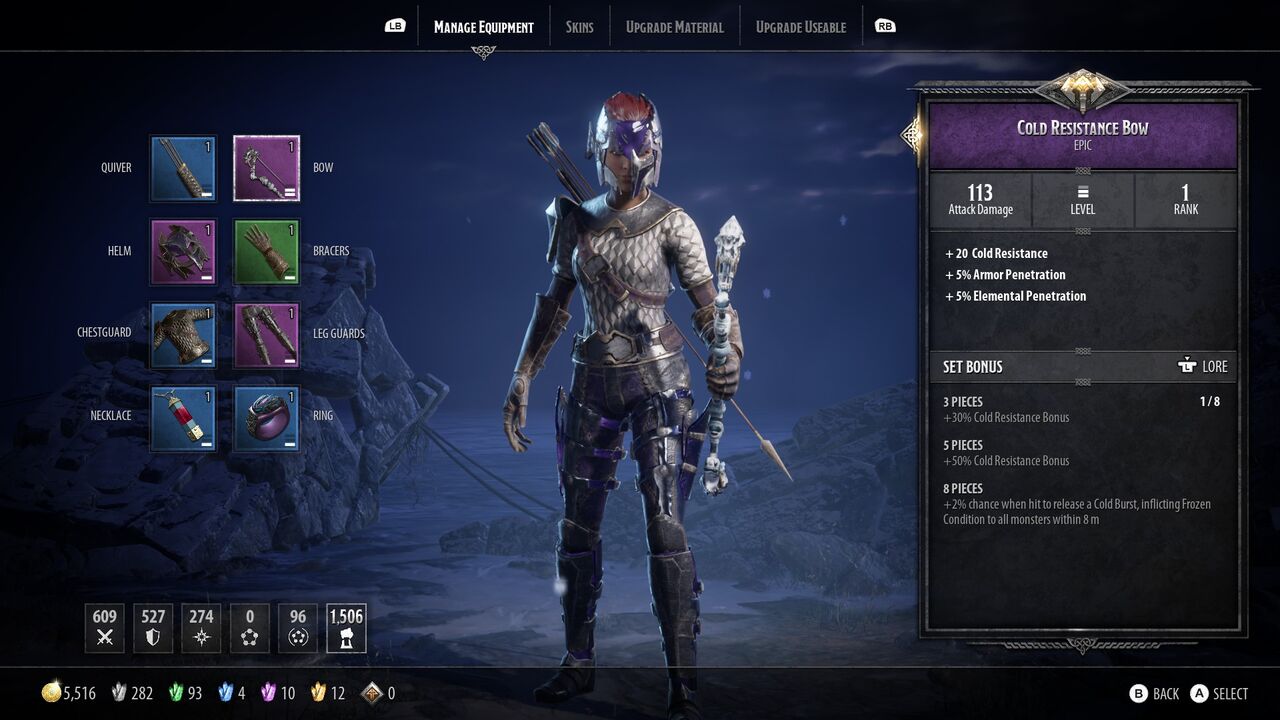
Task: Select the Ring equipment slot
Action: click(x=267, y=418)
